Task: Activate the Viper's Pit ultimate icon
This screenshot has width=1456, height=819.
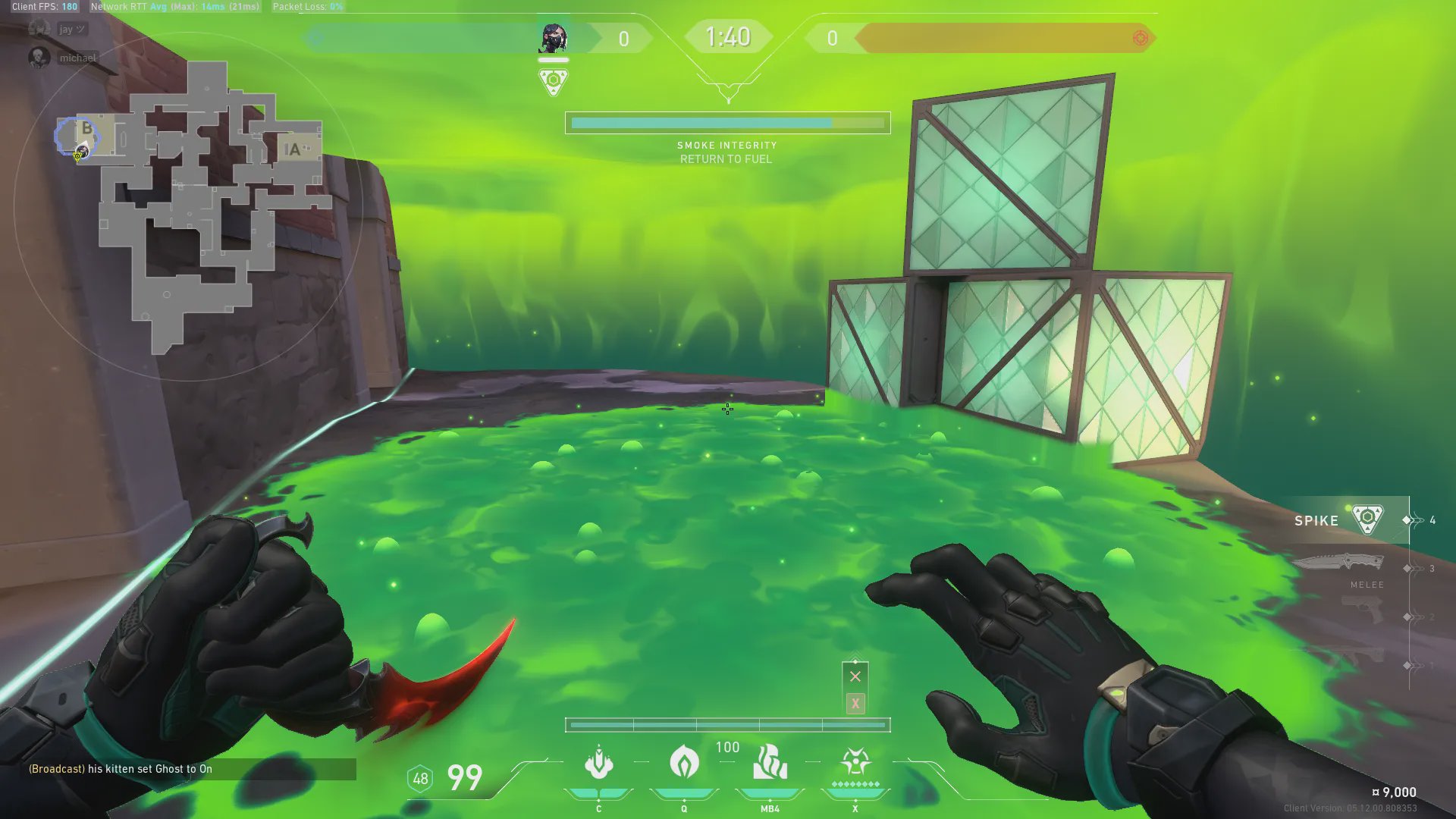Action: pos(855,761)
